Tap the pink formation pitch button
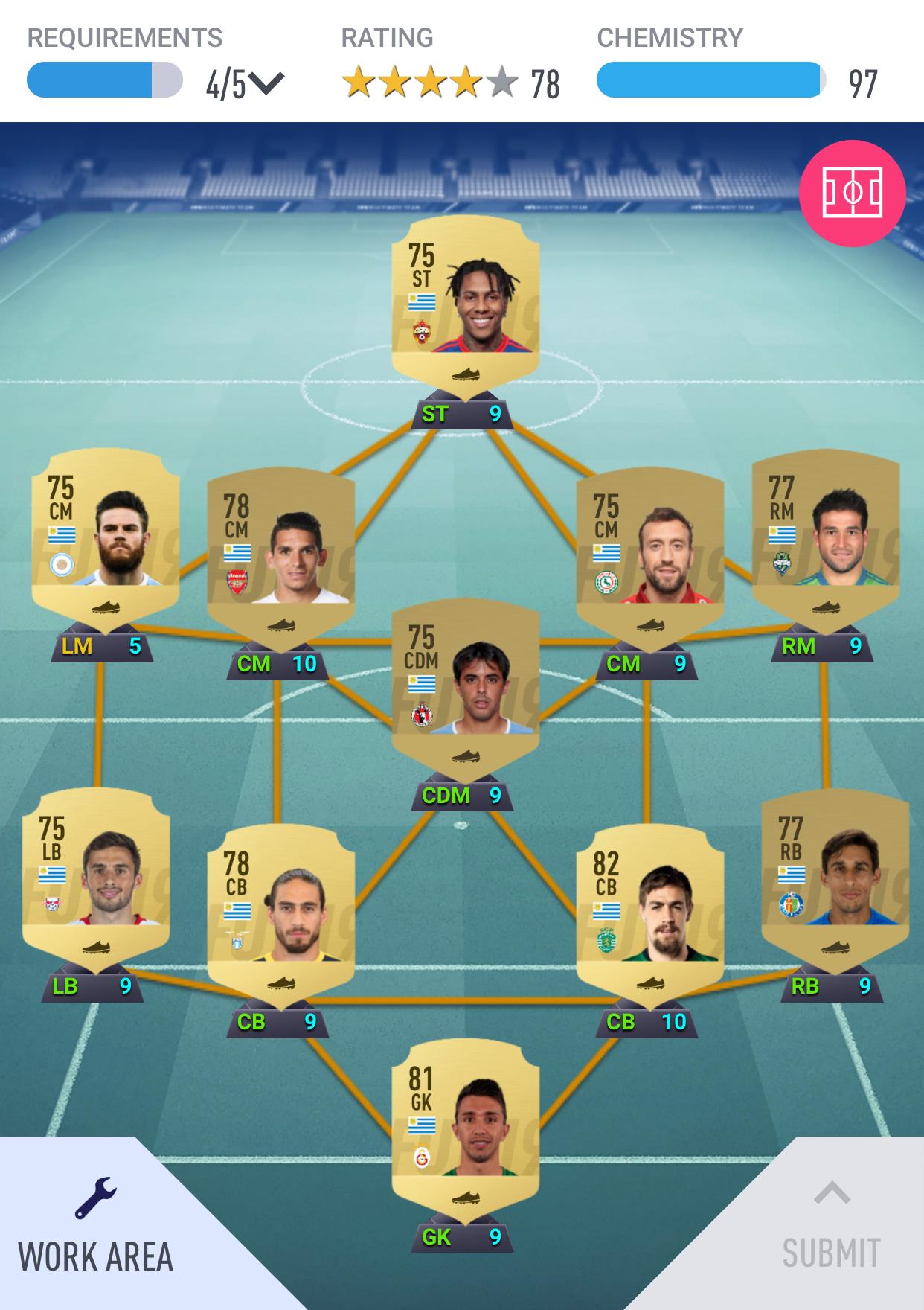 click(852, 193)
